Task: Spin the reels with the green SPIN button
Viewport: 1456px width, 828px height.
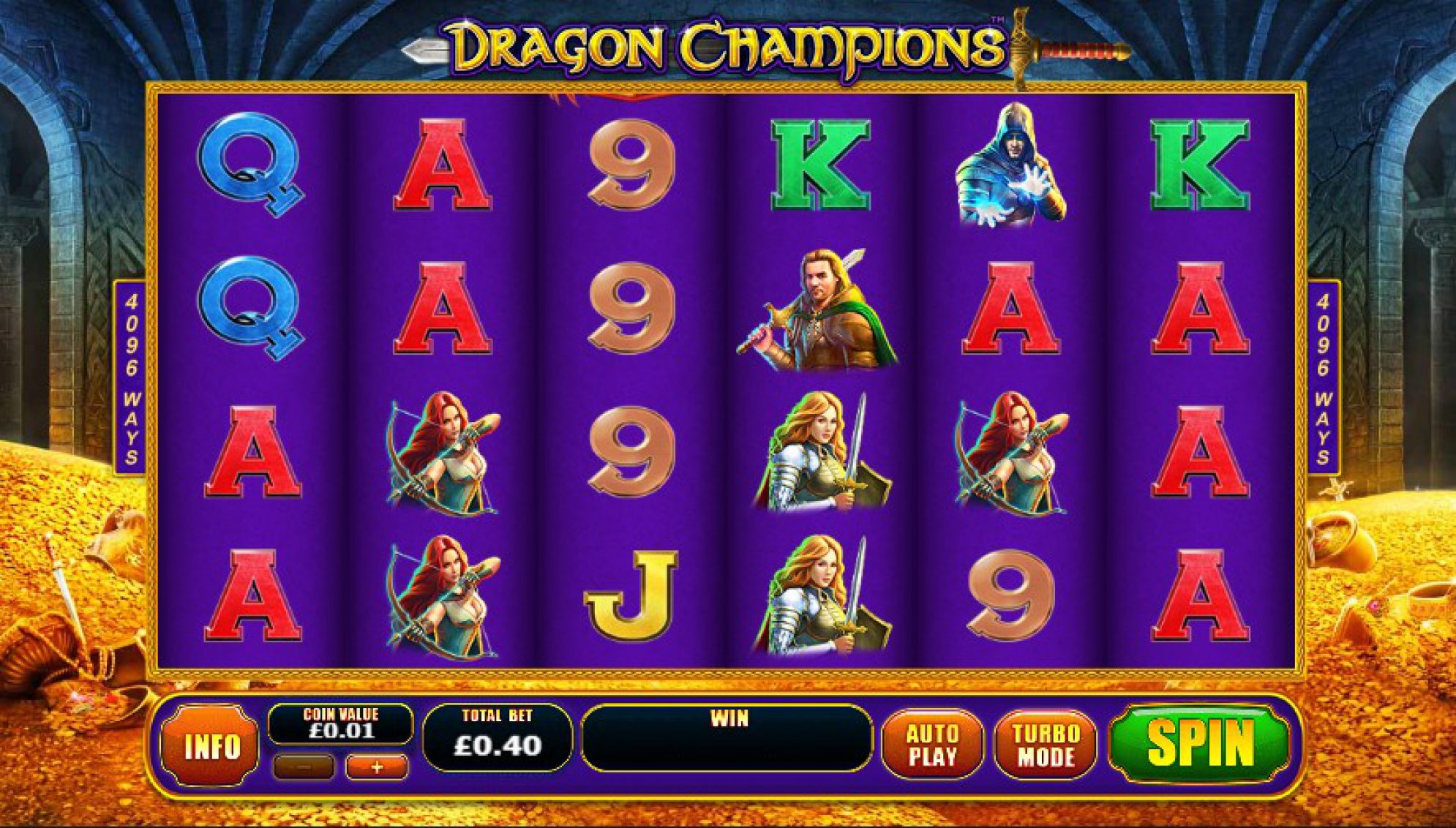Action: (x=1199, y=743)
